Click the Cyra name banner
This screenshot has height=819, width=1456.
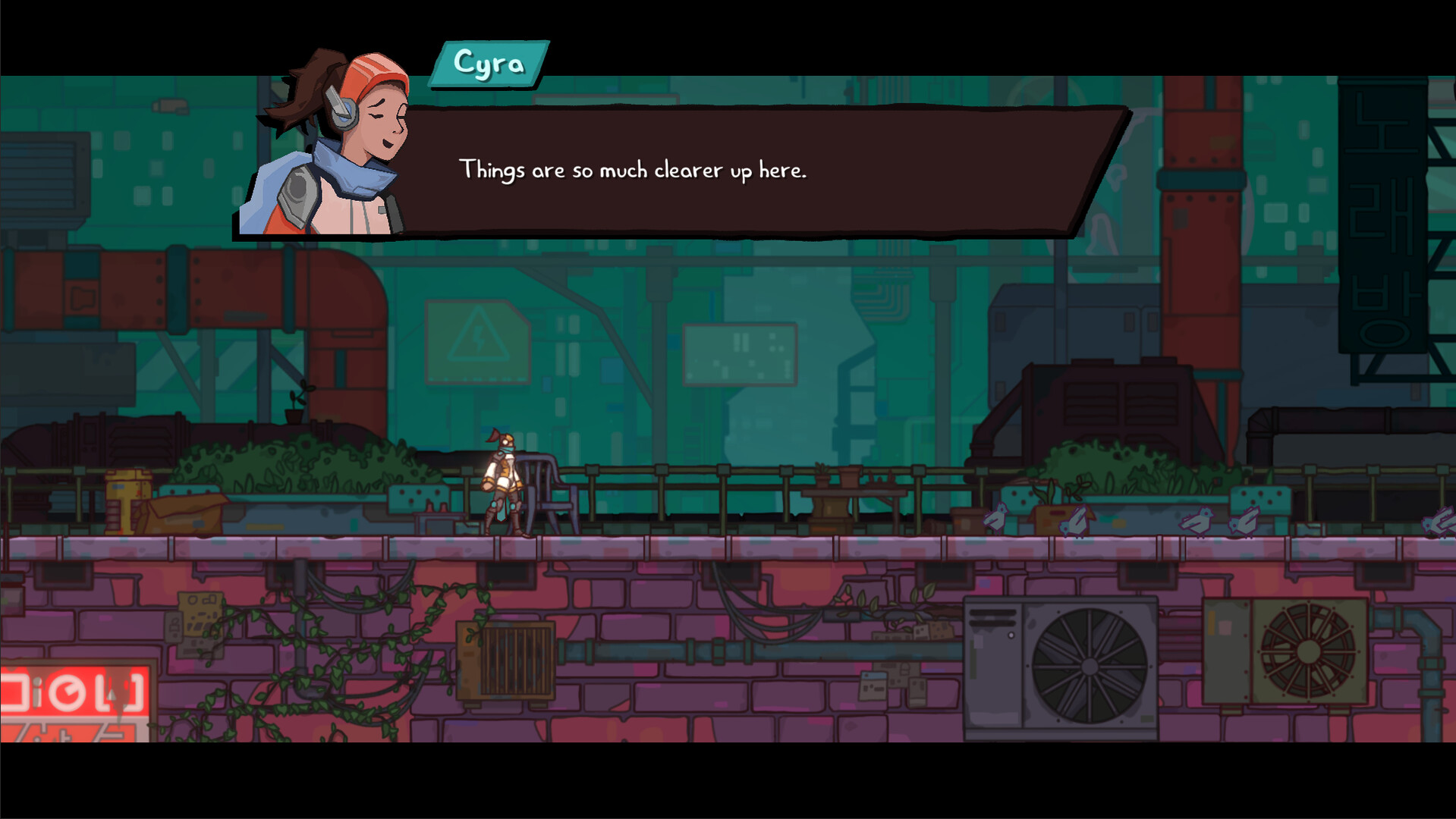click(x=488, y=64)
